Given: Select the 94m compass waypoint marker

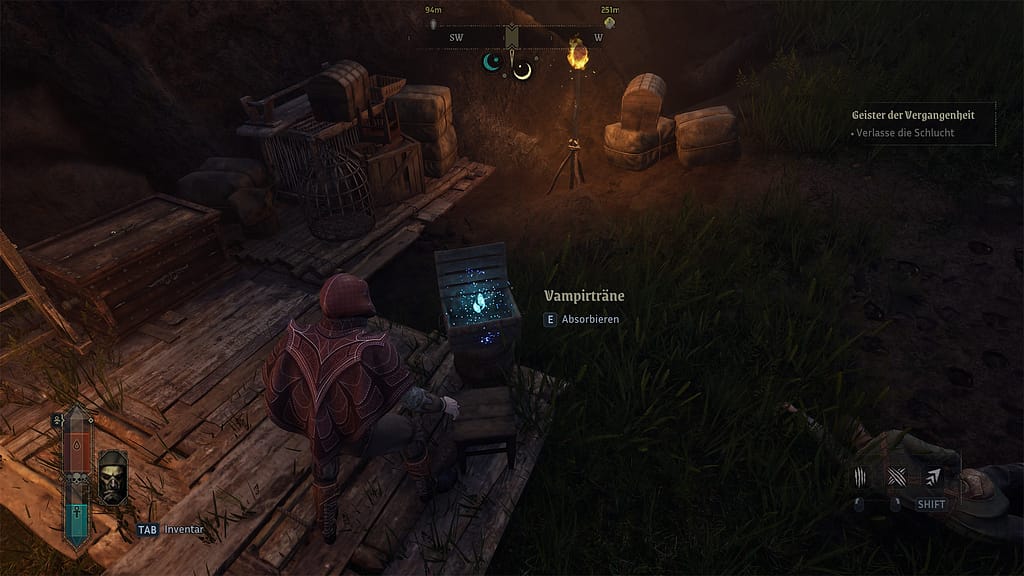Looking at the screenshot, I should [x=433, y=22].
